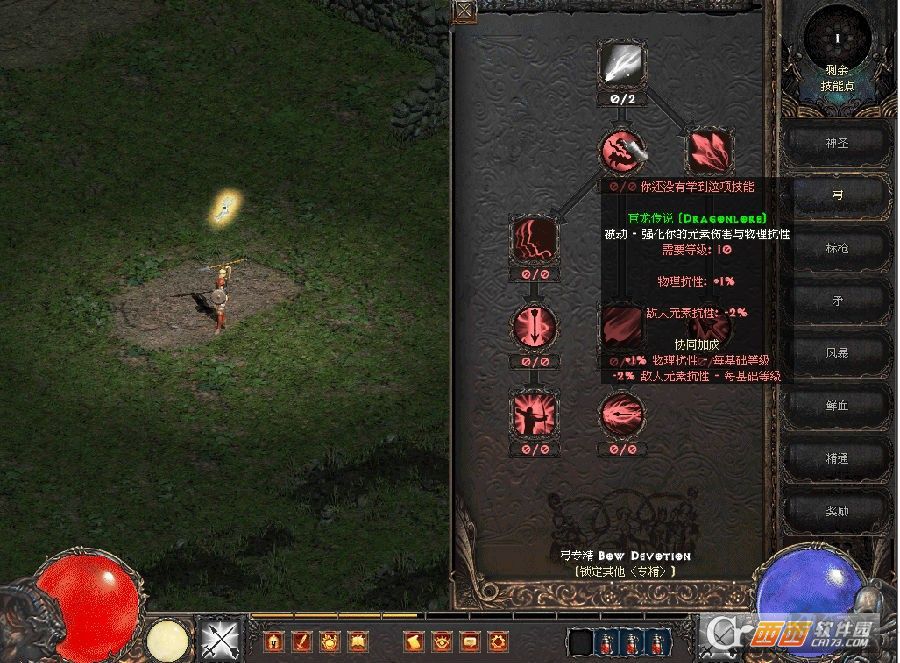Show the 风暴 skill tab
900x663 pixels.
[x=836, y=352]
